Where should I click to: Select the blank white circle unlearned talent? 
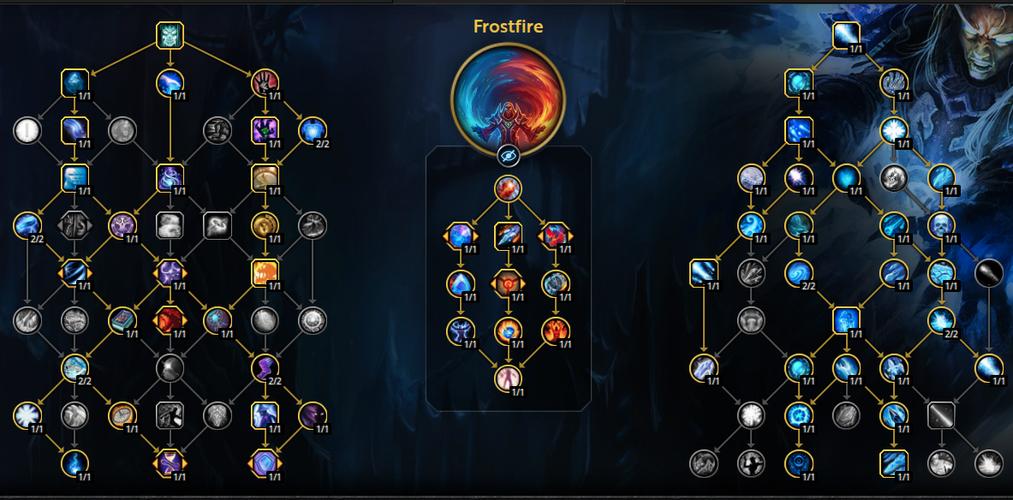pos(26,129)
